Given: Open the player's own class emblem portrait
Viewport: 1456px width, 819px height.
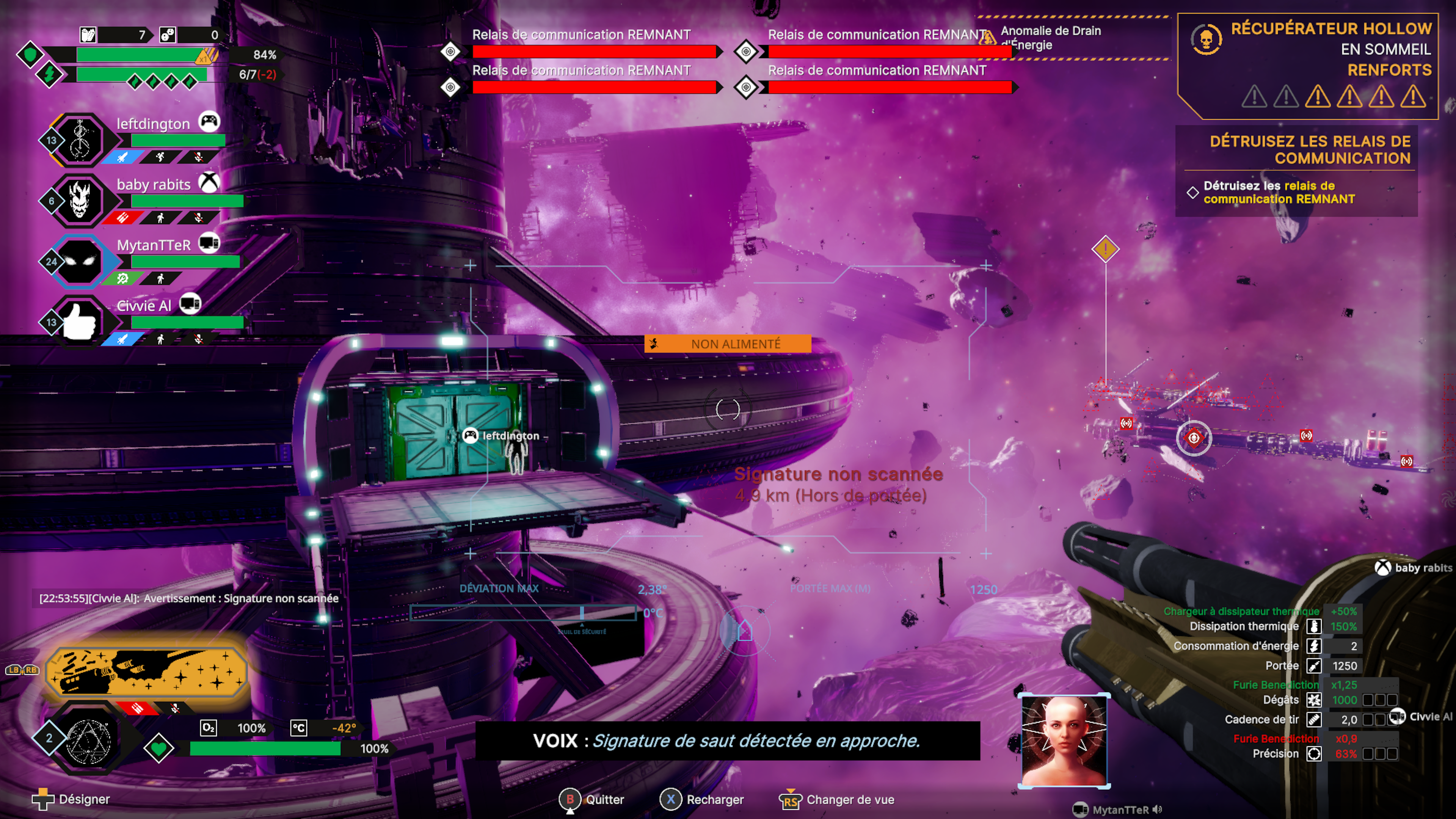Looking at the screenshot, I should (88, 739).
